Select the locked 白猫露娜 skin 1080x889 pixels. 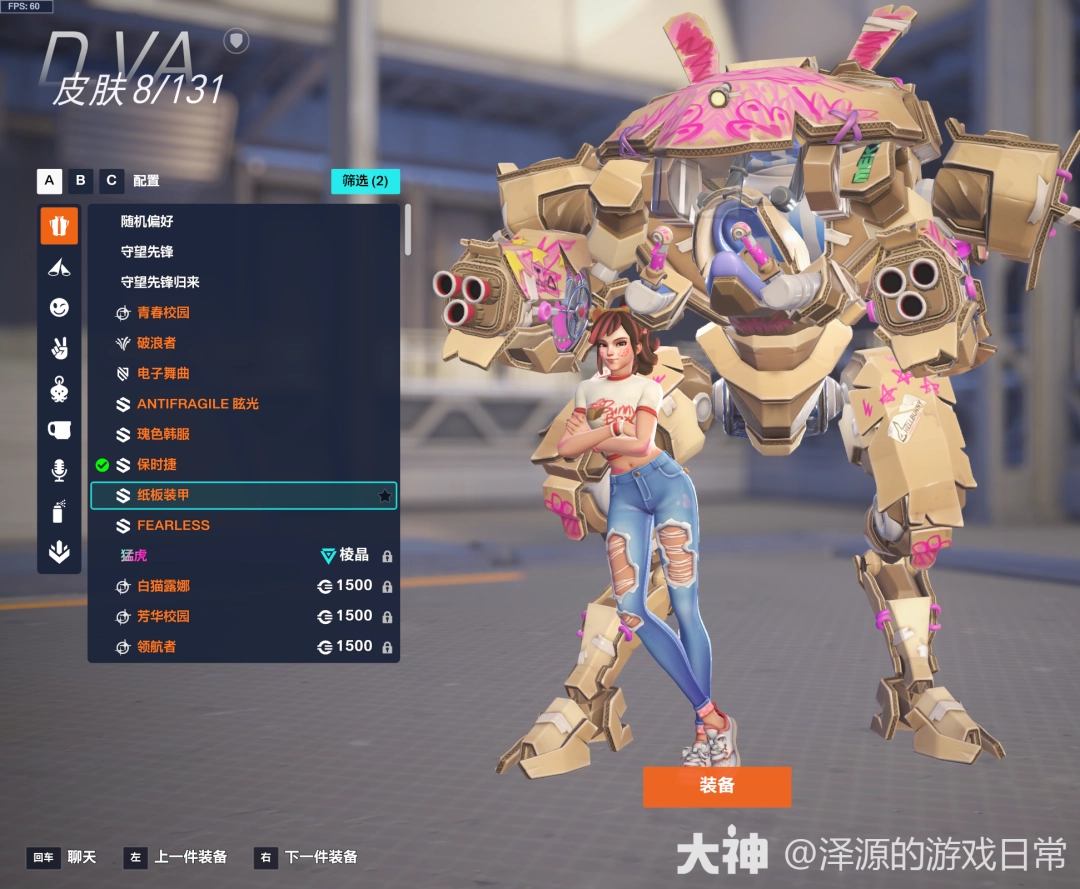click(163, 586)
